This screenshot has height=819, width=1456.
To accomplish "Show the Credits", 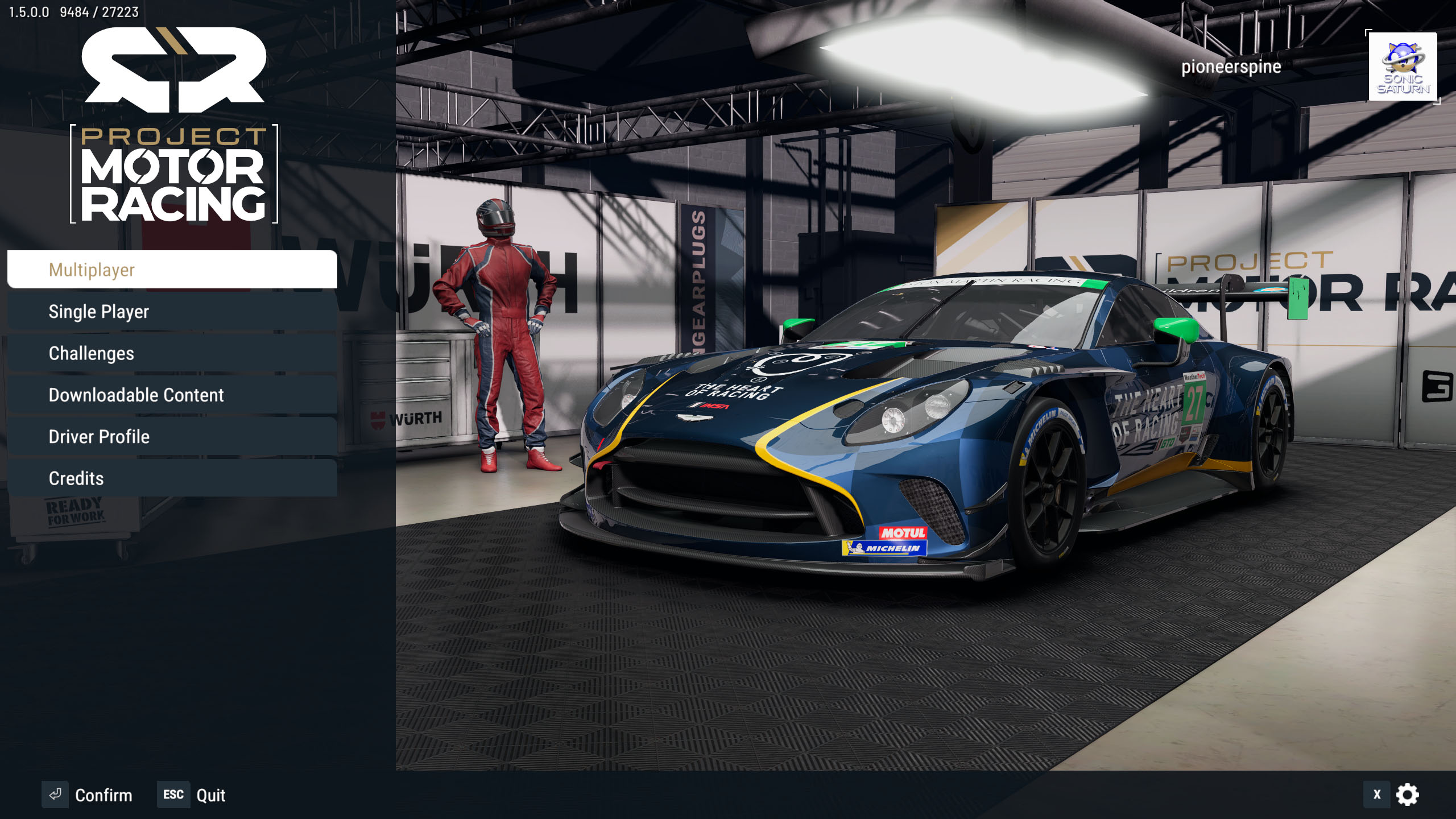I will pyautogui.click(x=172, y=478).
